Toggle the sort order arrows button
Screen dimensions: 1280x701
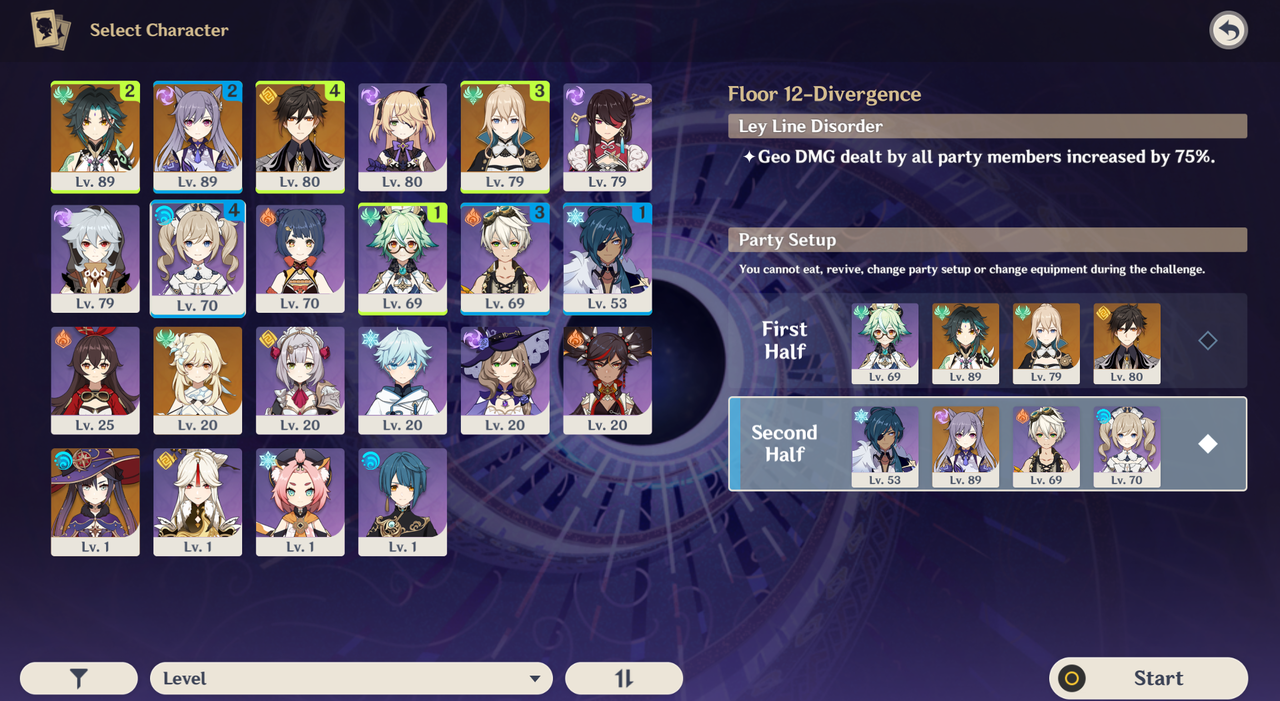(x=624, y=678)
